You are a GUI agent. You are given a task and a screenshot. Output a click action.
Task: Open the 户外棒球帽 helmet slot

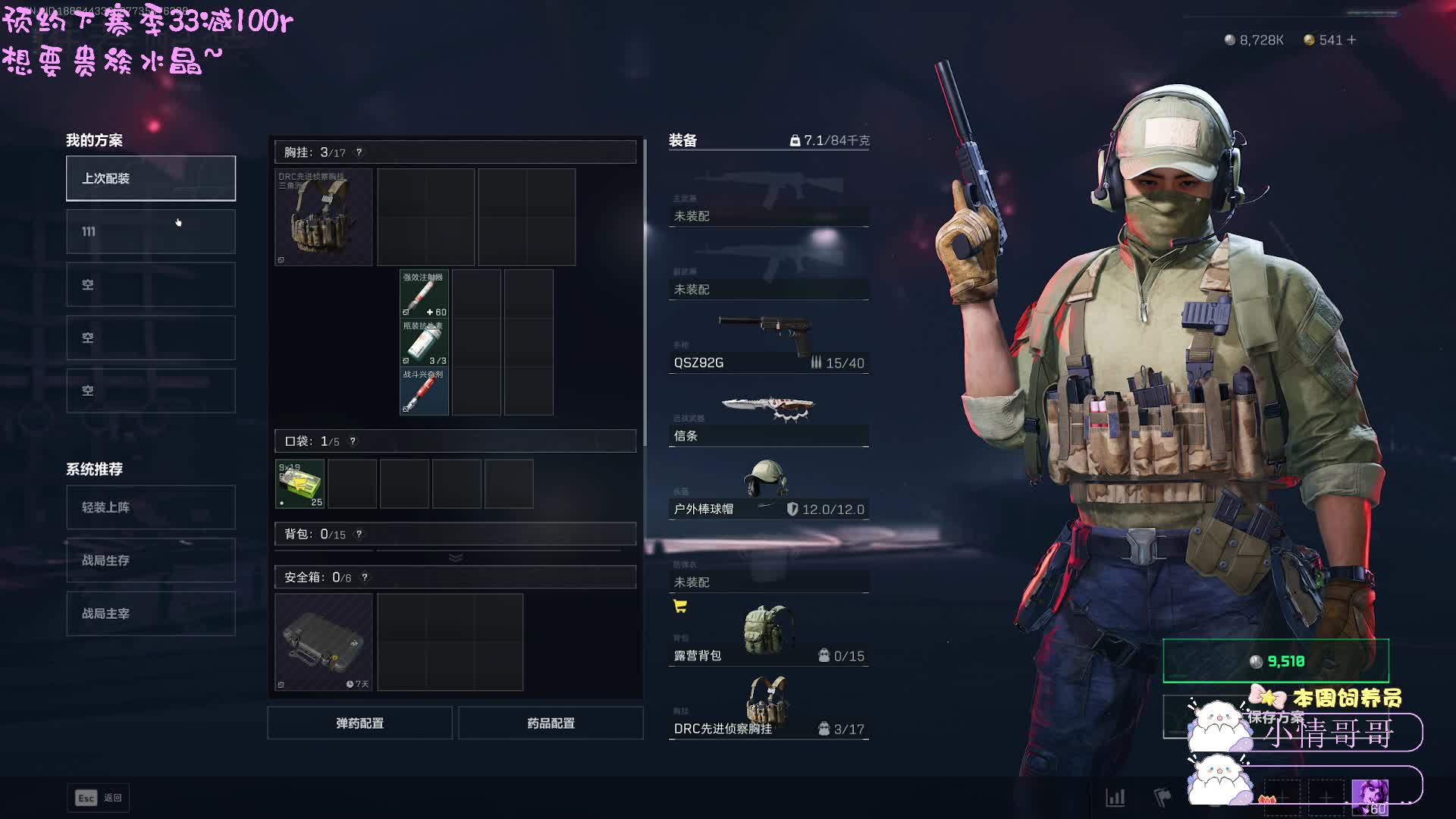pyautogui.click(x=768, y=489)
